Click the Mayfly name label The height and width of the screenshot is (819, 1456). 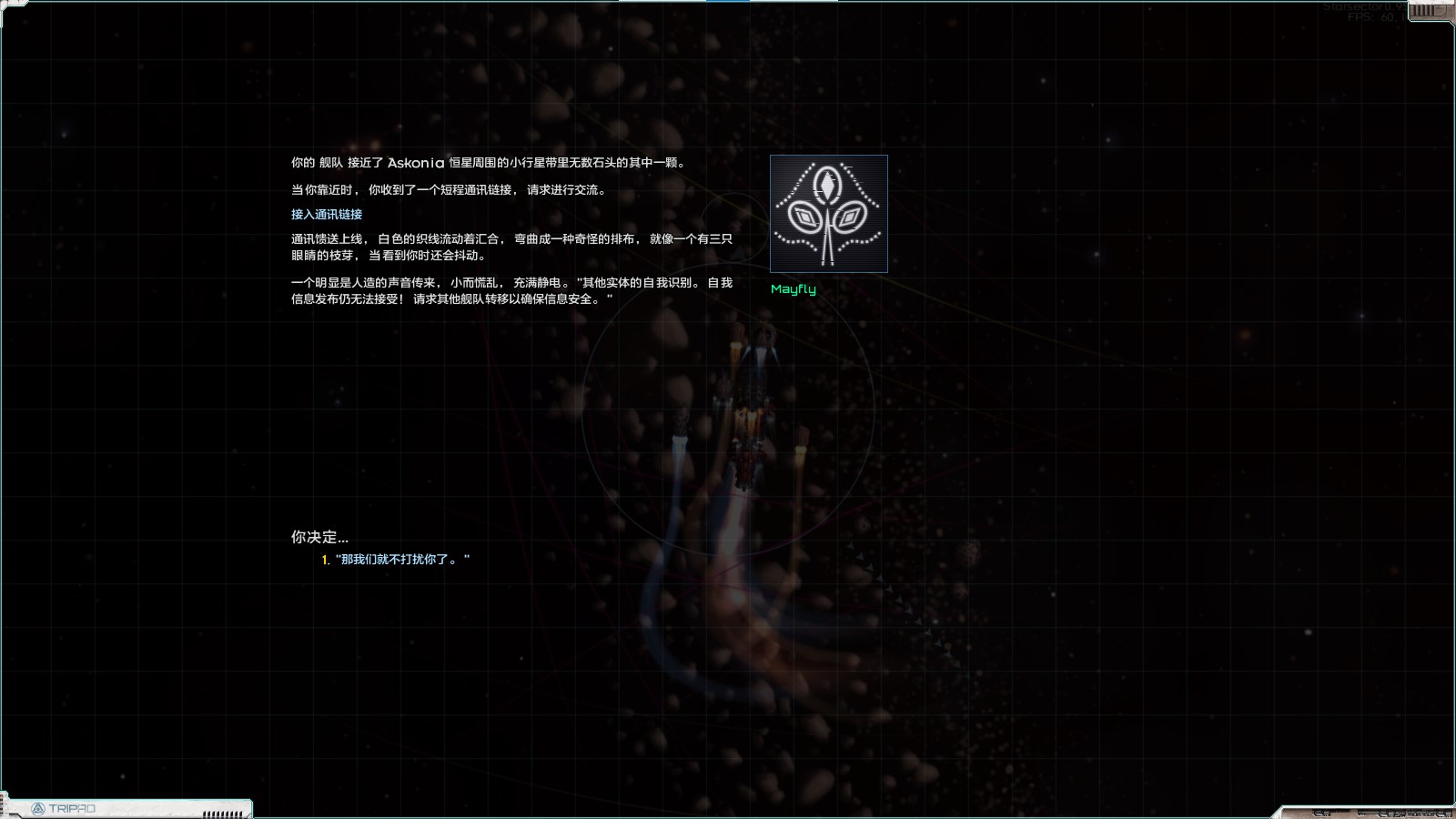coord(794,289)
